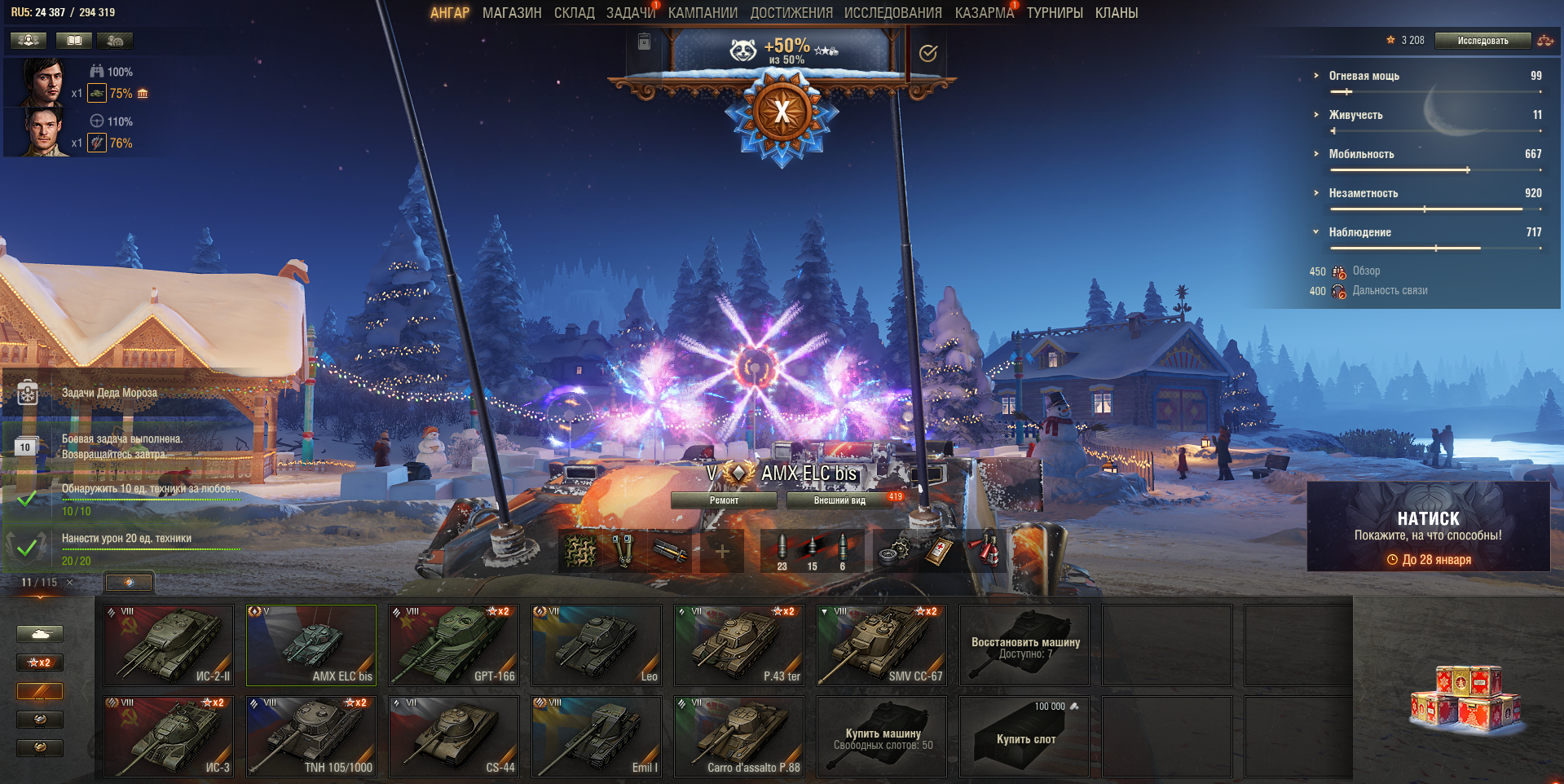Open the КАМПАНИИ campaigns menu
Image resolution: width=1564 pixels, height=784 pixels.
[703, 13]
